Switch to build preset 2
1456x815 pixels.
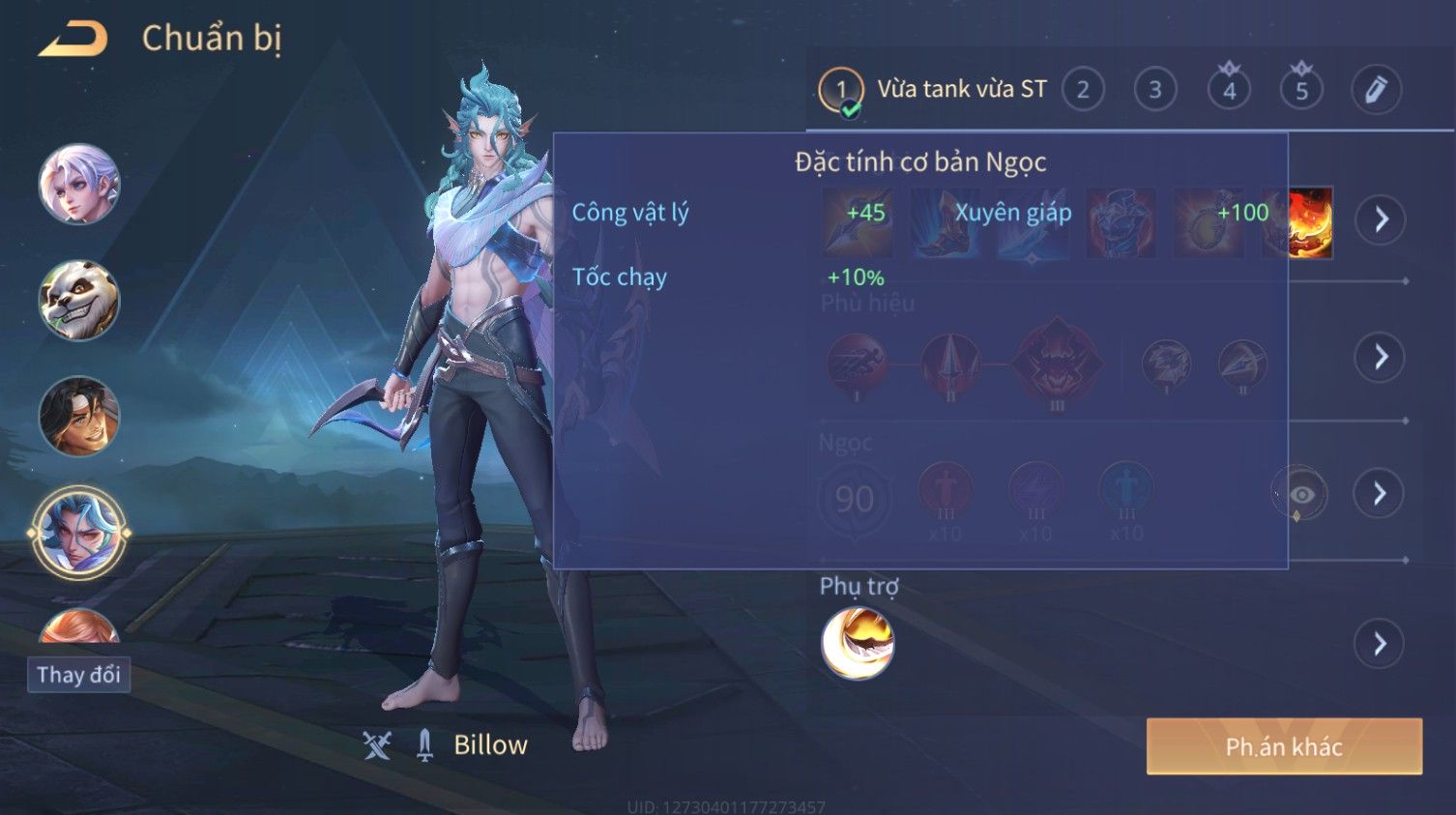(1083, 90)
